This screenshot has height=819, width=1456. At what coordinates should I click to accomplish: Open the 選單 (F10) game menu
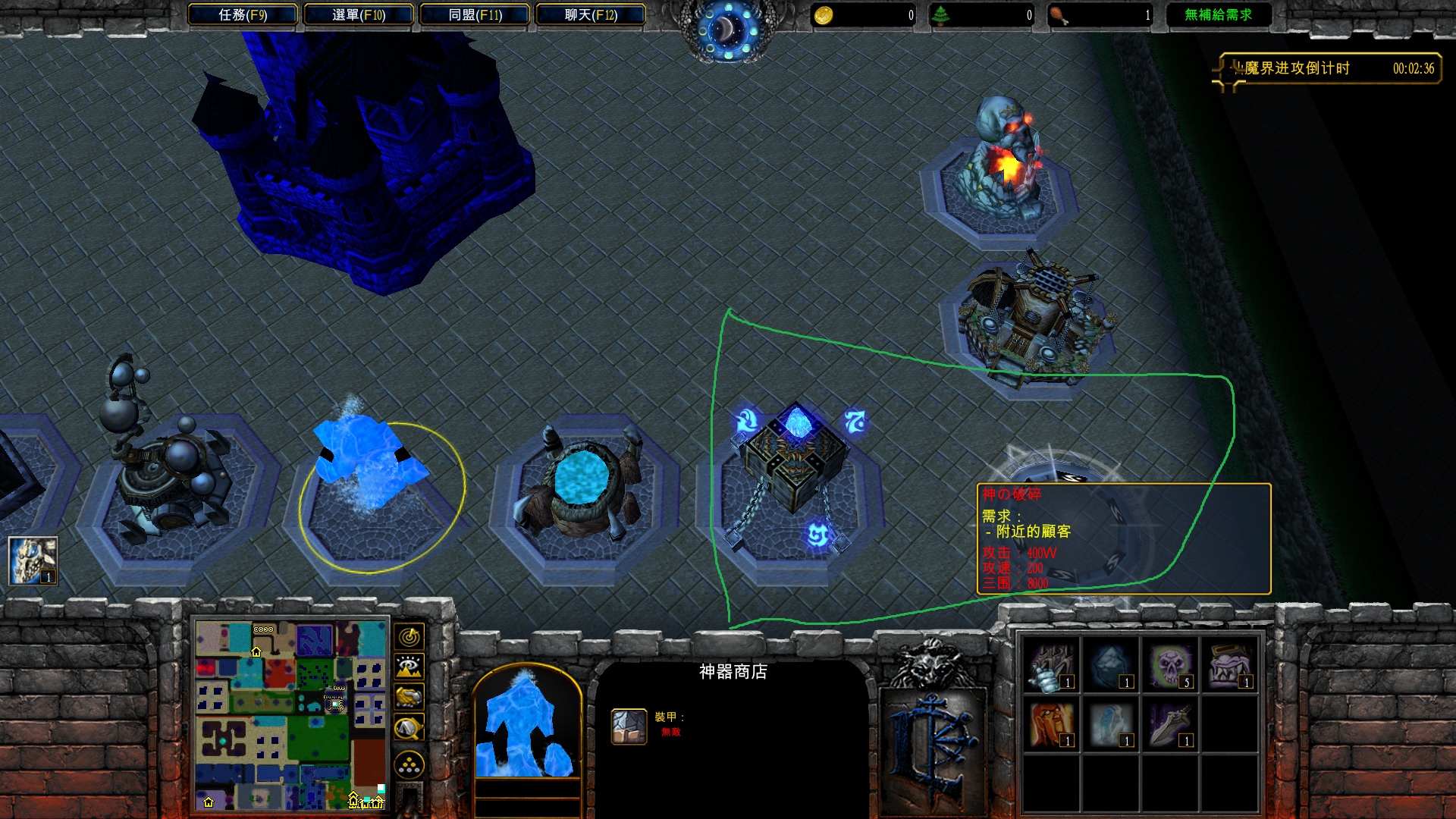tap(358, 14)
